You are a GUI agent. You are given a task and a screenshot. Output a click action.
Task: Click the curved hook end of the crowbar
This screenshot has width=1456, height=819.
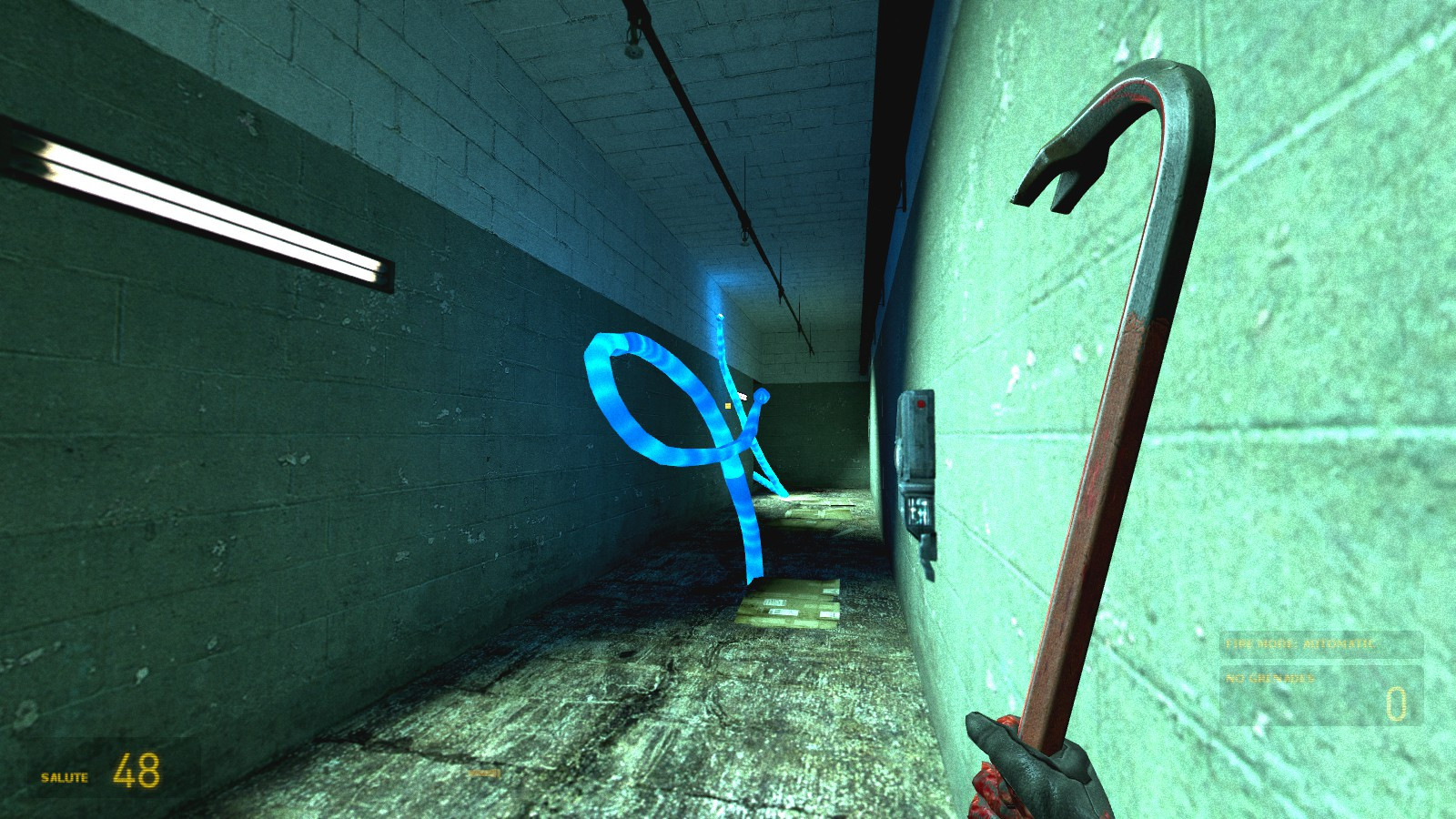pyautogui.click(x=1119, y=118)
